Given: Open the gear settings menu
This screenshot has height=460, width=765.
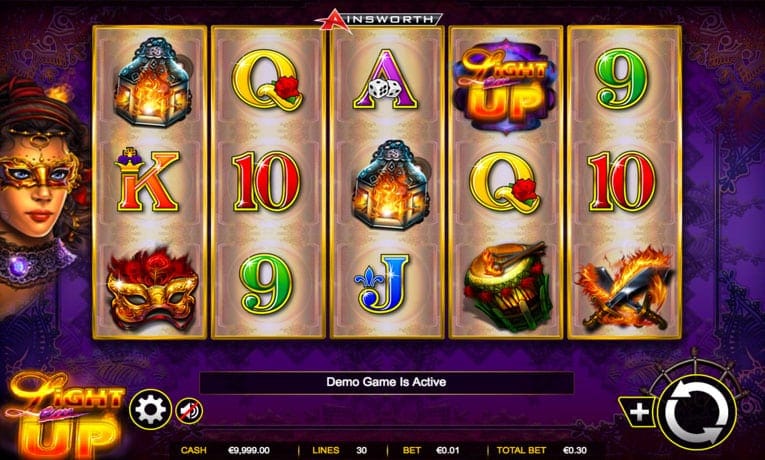Looking at the screenshot, I should (150, 409).
